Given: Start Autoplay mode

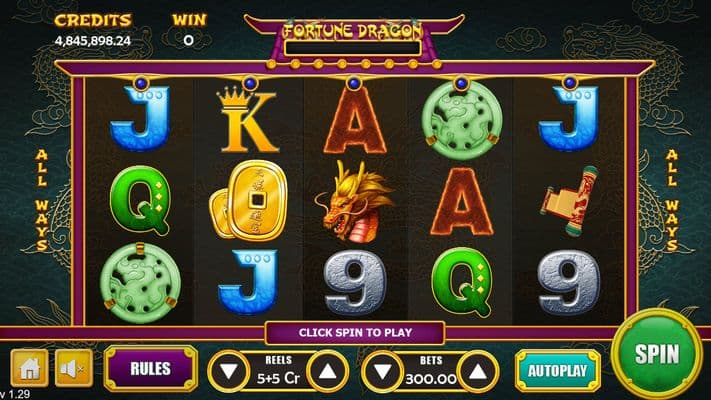Looking at the screenshot, I should [x=557, y=369].
